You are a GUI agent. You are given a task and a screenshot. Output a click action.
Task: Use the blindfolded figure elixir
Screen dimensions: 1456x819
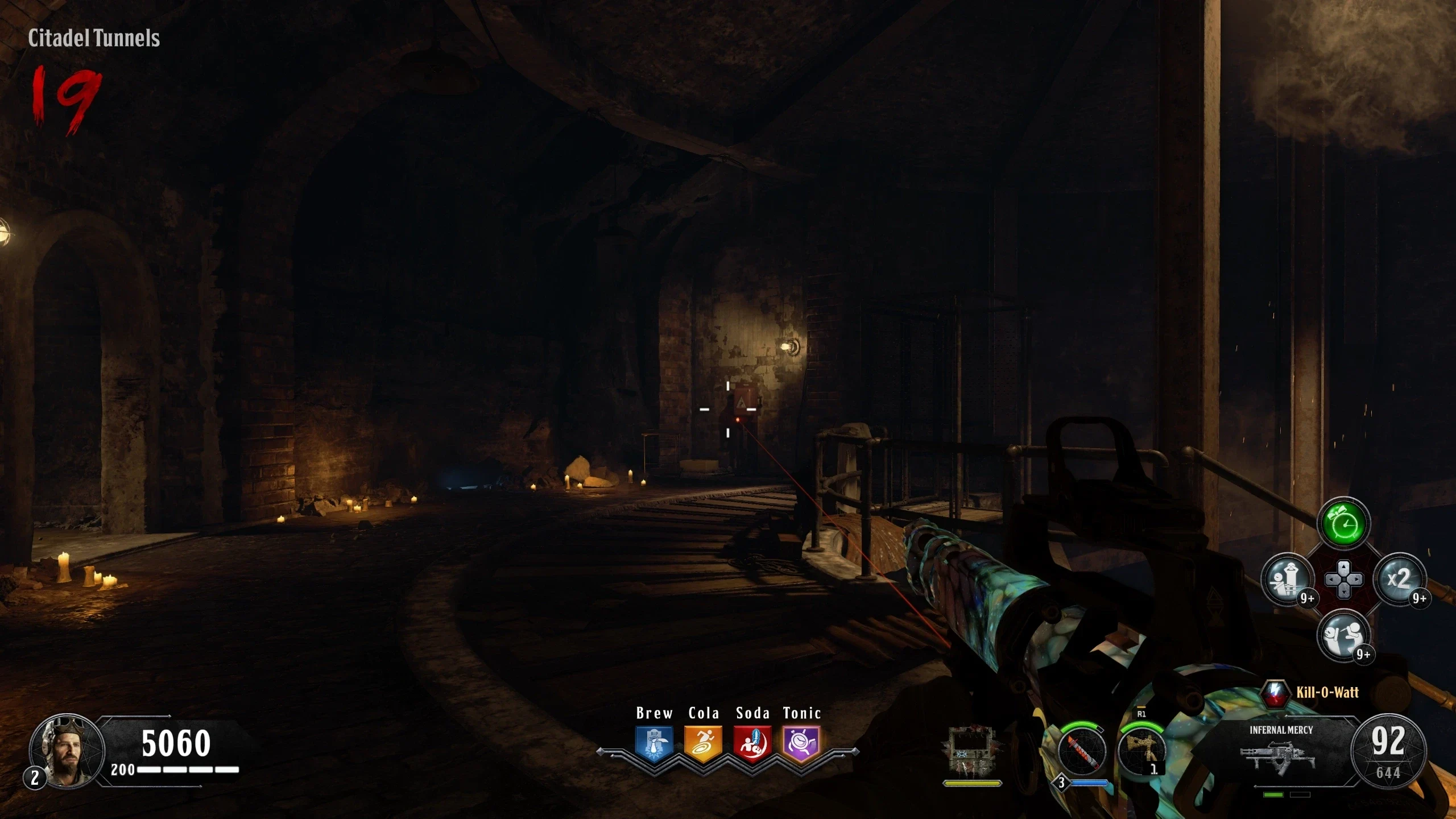coord(1288,580)
